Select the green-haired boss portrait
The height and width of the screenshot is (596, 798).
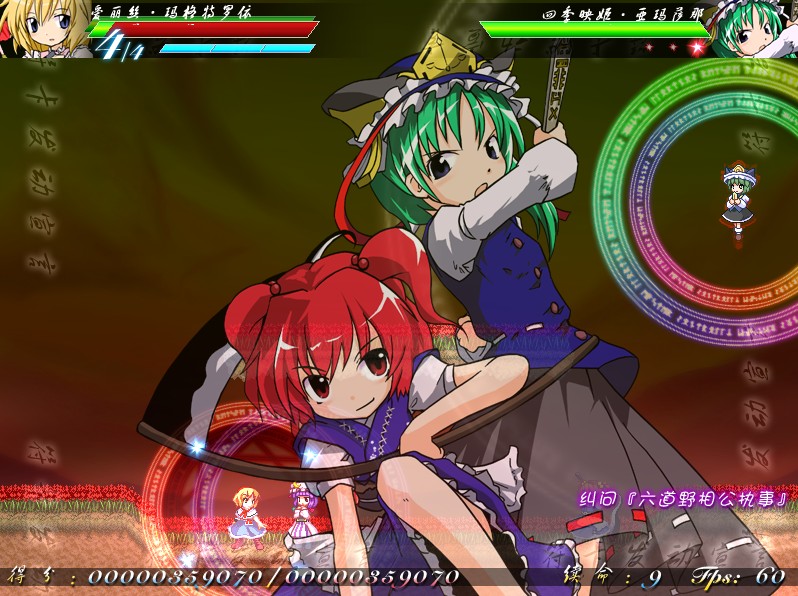pyautogui.click(x=752, y=30)
